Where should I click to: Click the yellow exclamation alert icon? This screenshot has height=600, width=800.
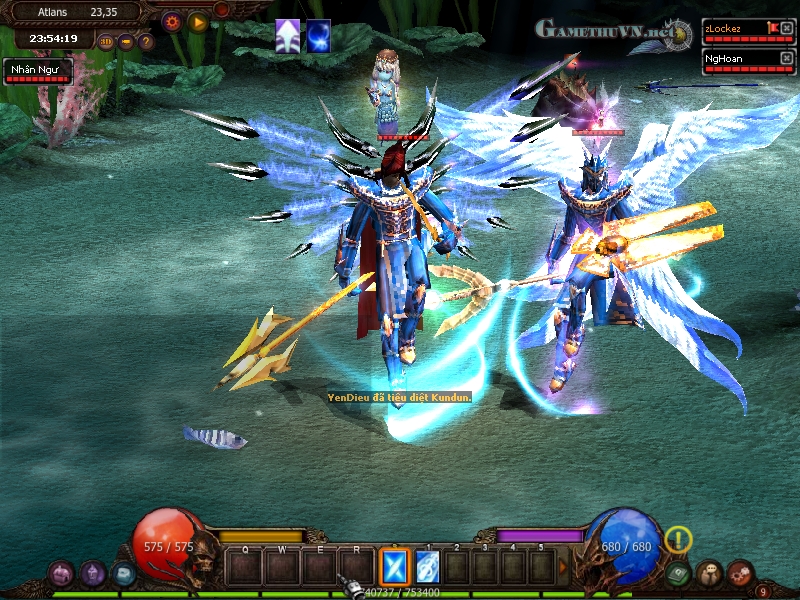click(x=679, y=540)
